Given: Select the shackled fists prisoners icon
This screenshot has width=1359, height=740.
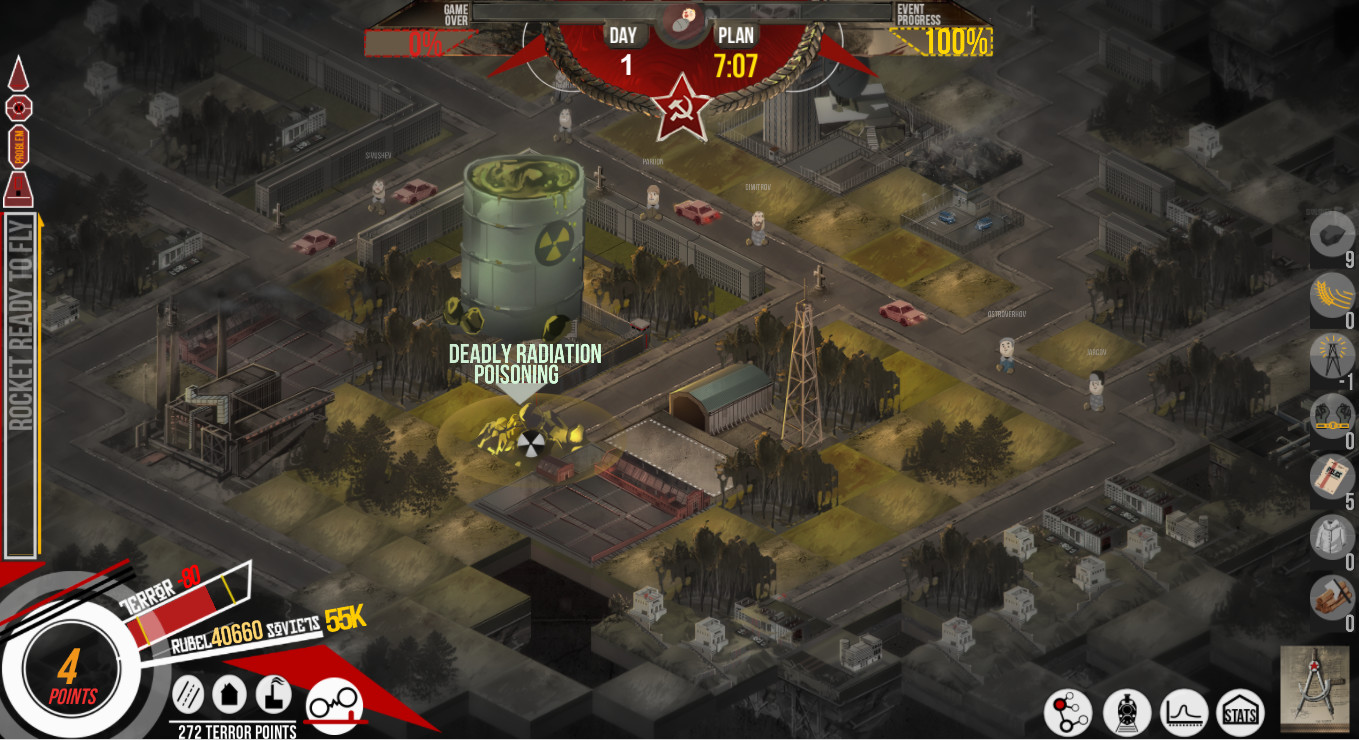Looking at the screenshot, I should click(1332, 416).
